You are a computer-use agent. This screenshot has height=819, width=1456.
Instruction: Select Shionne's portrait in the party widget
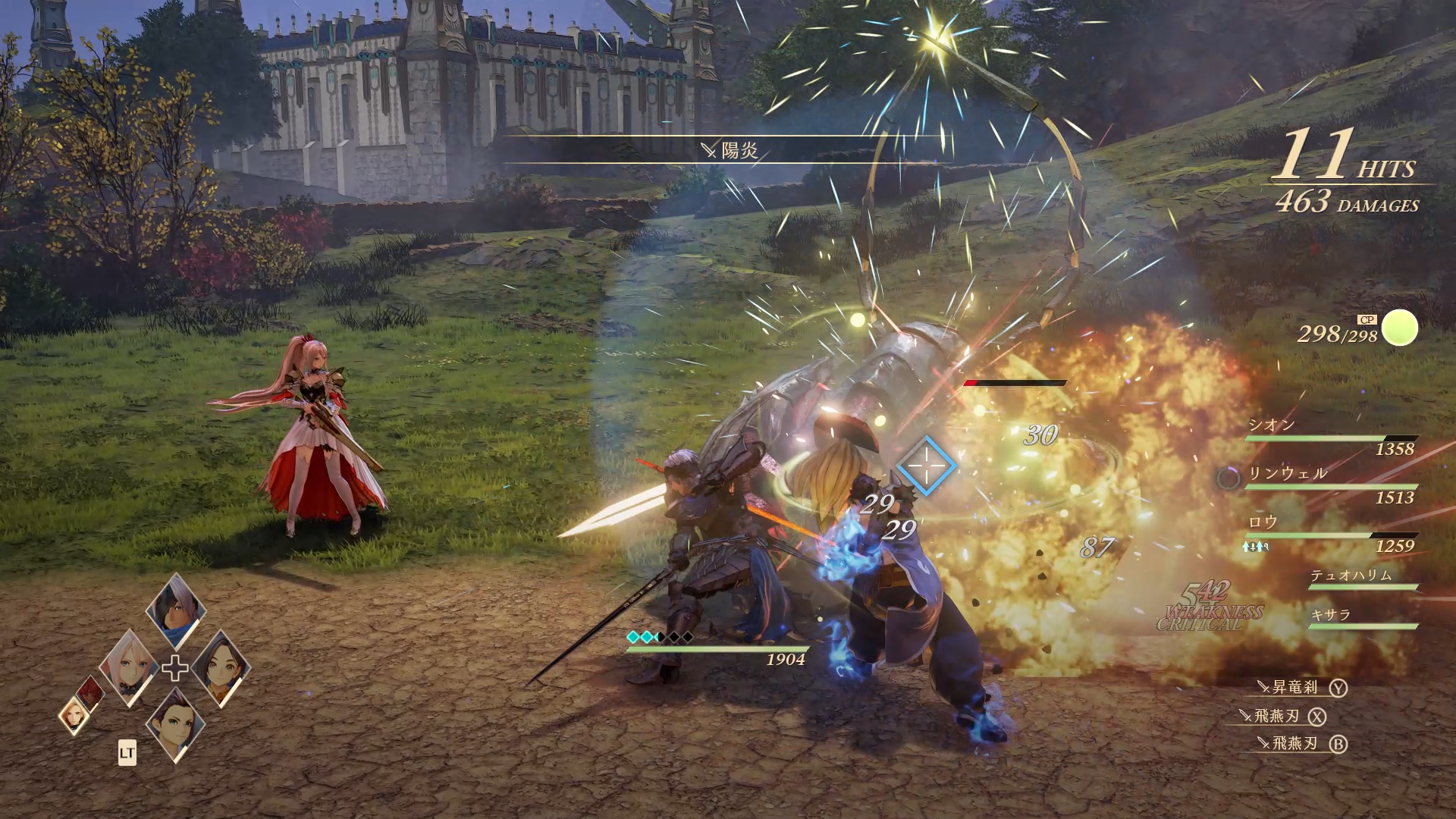(129, 664)
